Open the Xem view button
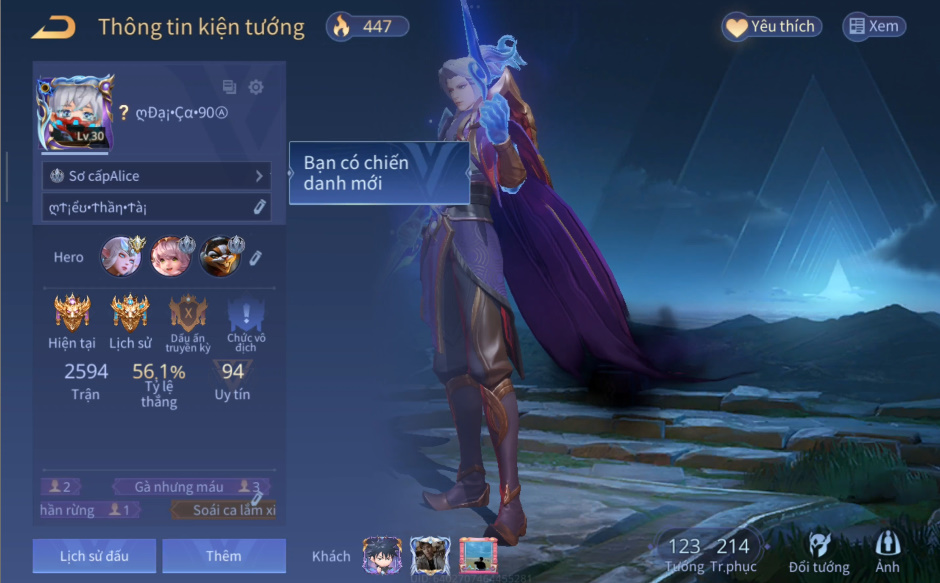 874,27
